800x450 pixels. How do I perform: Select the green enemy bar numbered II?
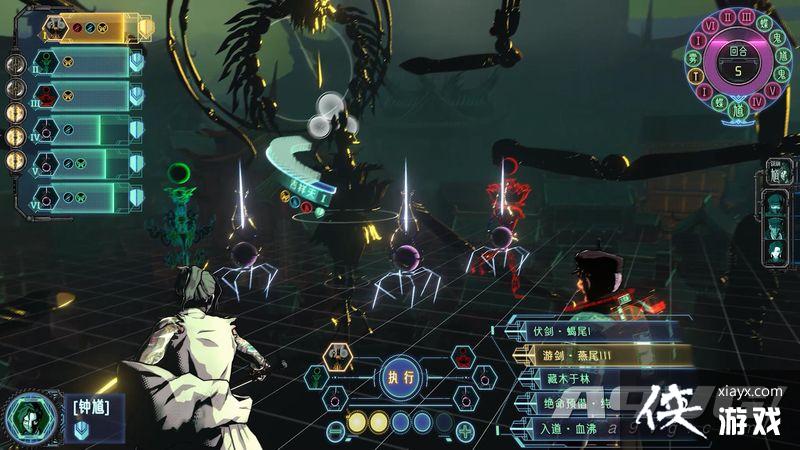tap(88, 63)
